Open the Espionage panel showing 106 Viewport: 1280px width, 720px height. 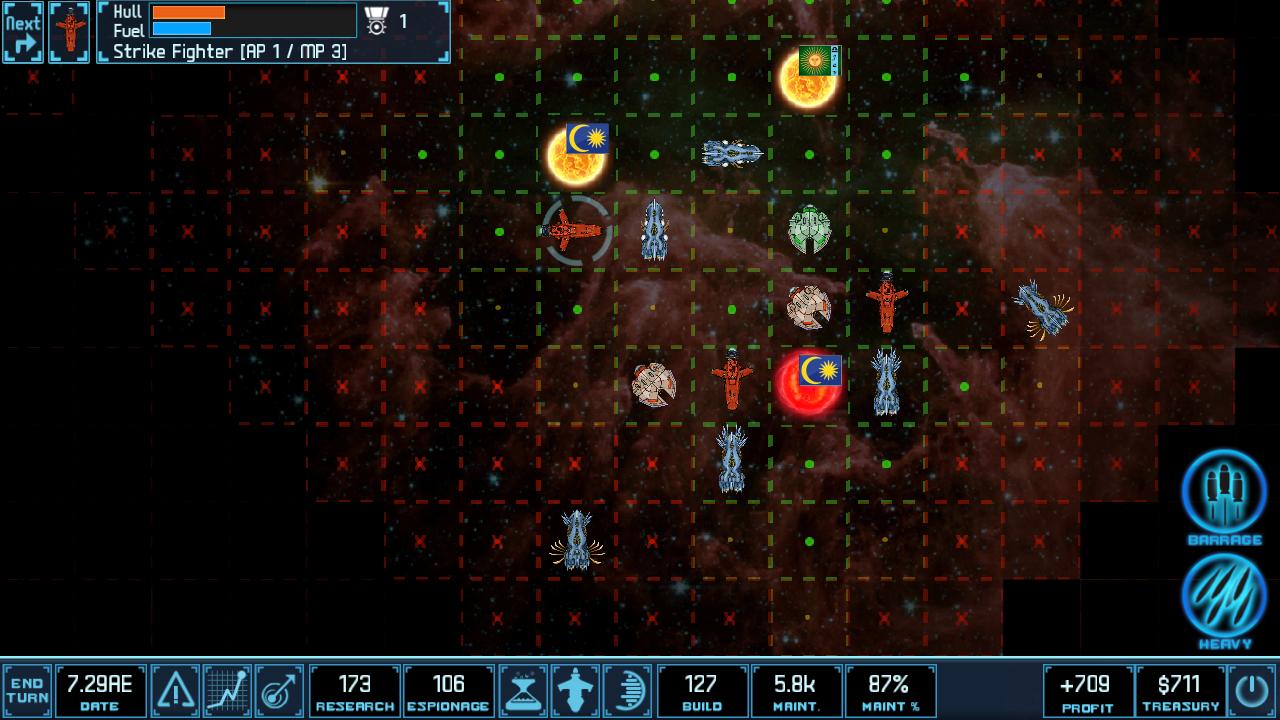[x=449, y=688]
